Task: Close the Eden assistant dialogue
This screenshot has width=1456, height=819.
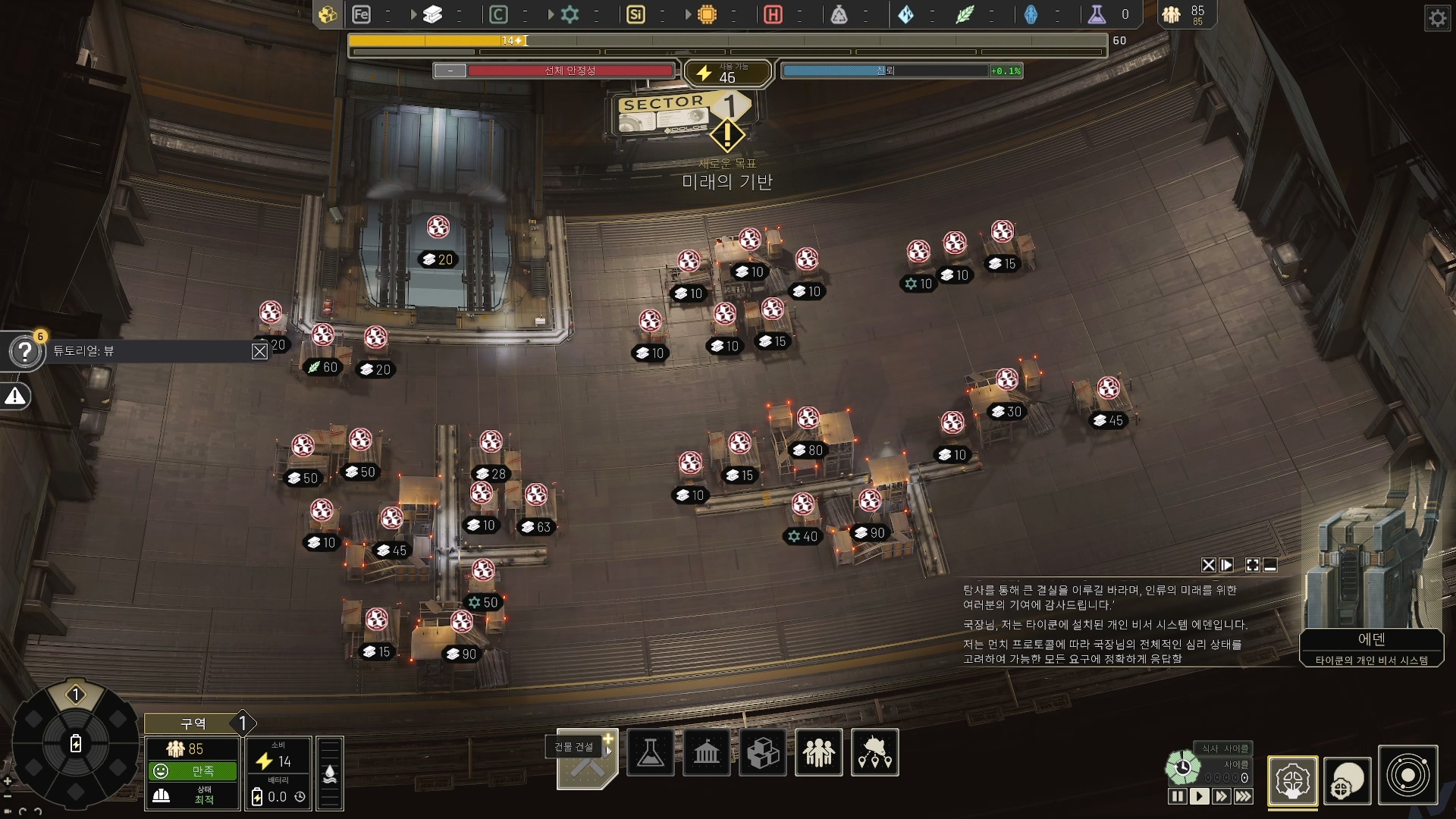Action: [x=1208, y=565]
